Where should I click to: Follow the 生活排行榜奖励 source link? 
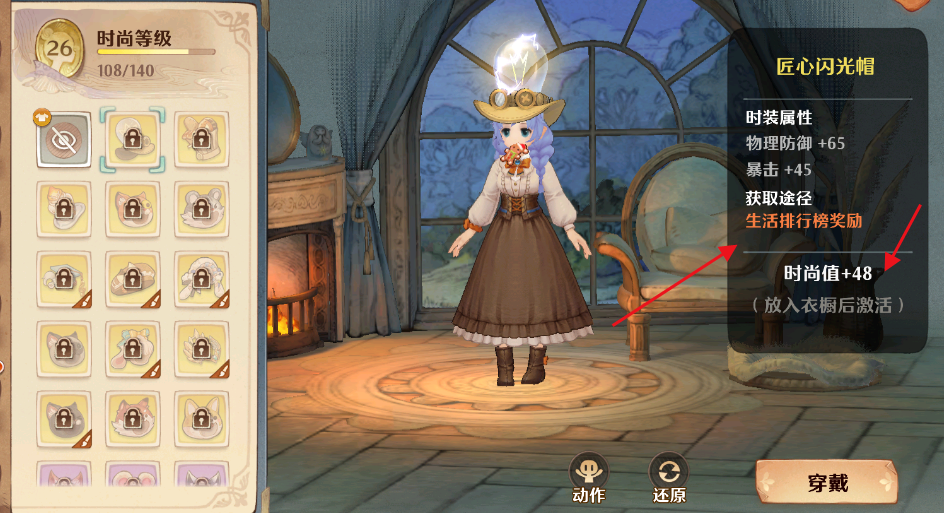[803, 220]
